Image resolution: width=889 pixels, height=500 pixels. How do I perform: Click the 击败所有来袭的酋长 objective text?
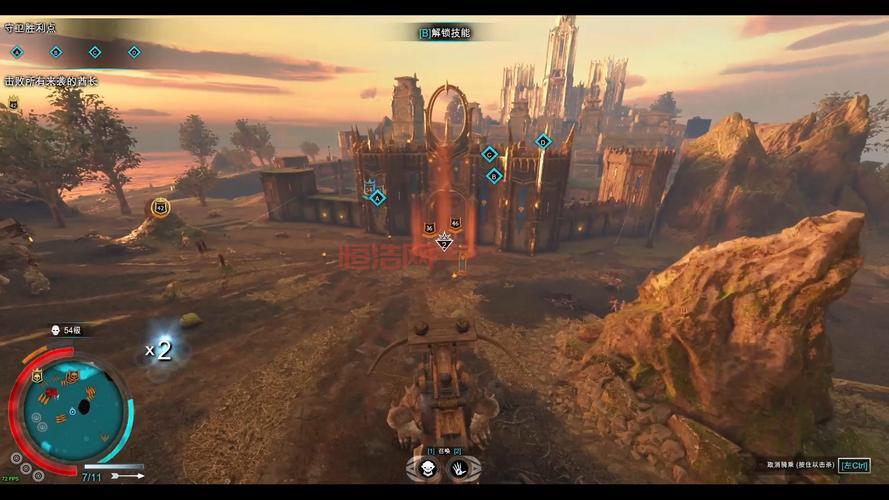click(51, 81)
